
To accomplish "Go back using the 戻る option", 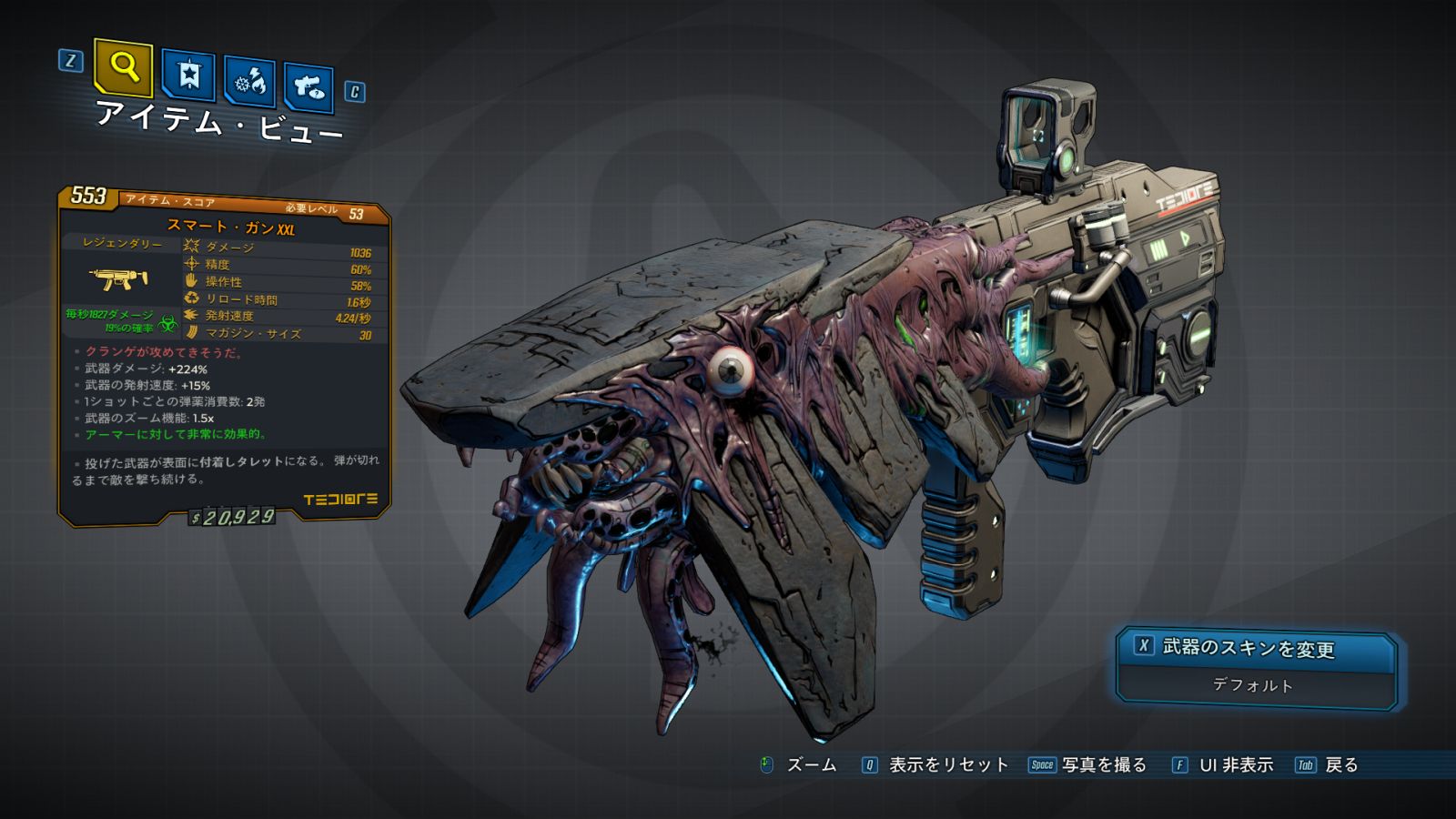I will [1340, 765].
